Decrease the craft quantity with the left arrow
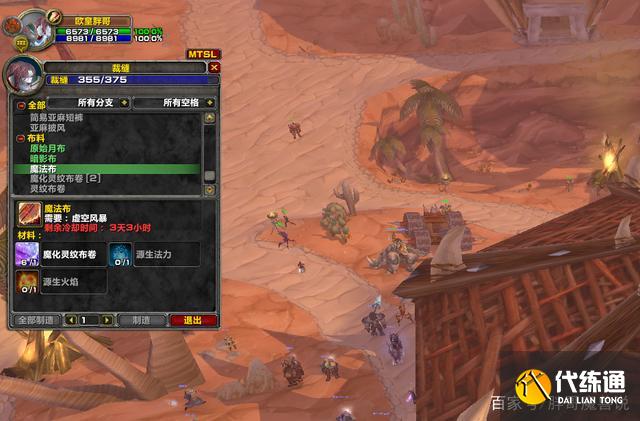Image resolution: width=640 pixels, height=421 pixels. 71,320
